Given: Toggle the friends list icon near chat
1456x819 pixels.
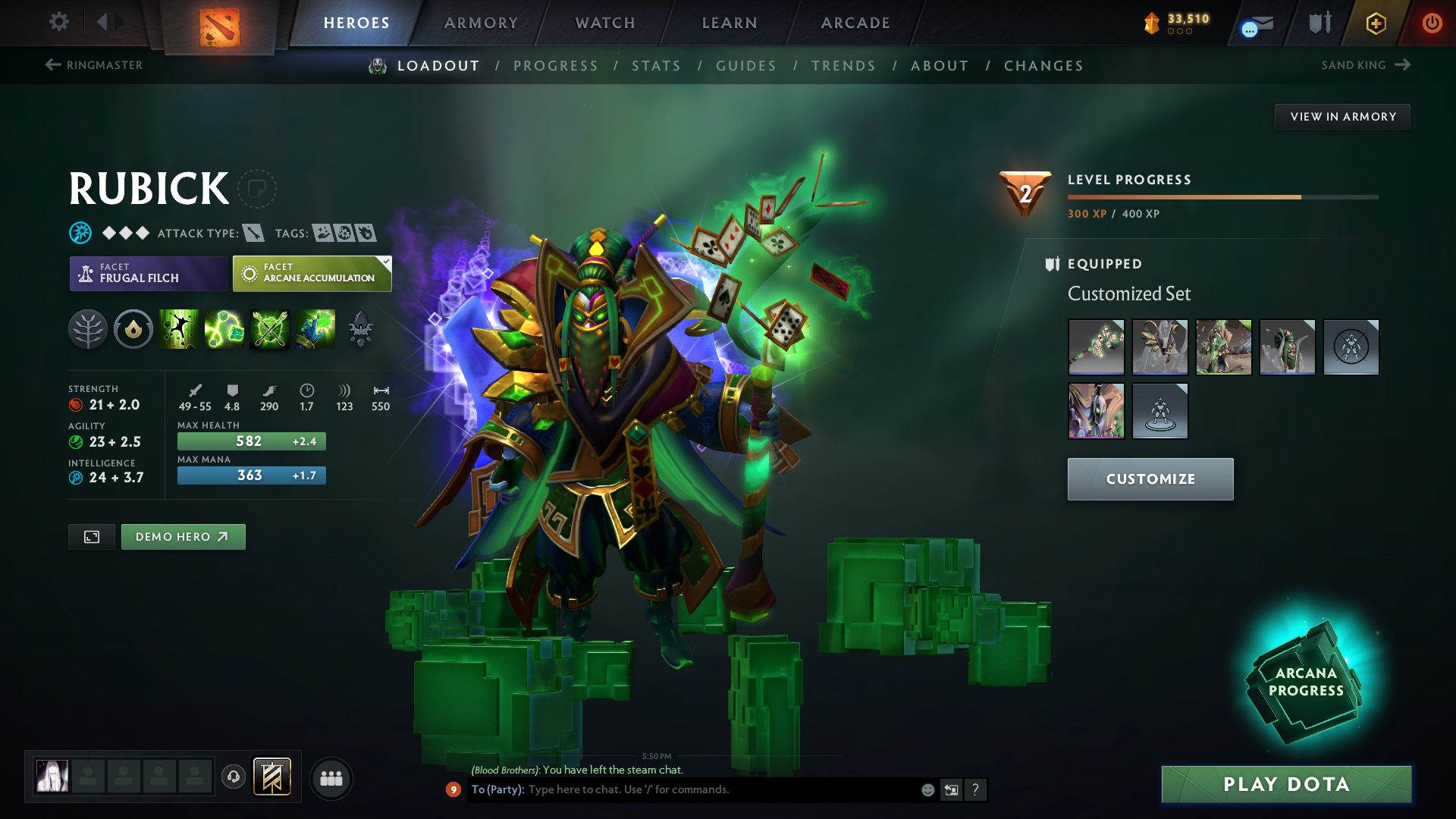Looking at the screenshot, I should pos(331,778).
